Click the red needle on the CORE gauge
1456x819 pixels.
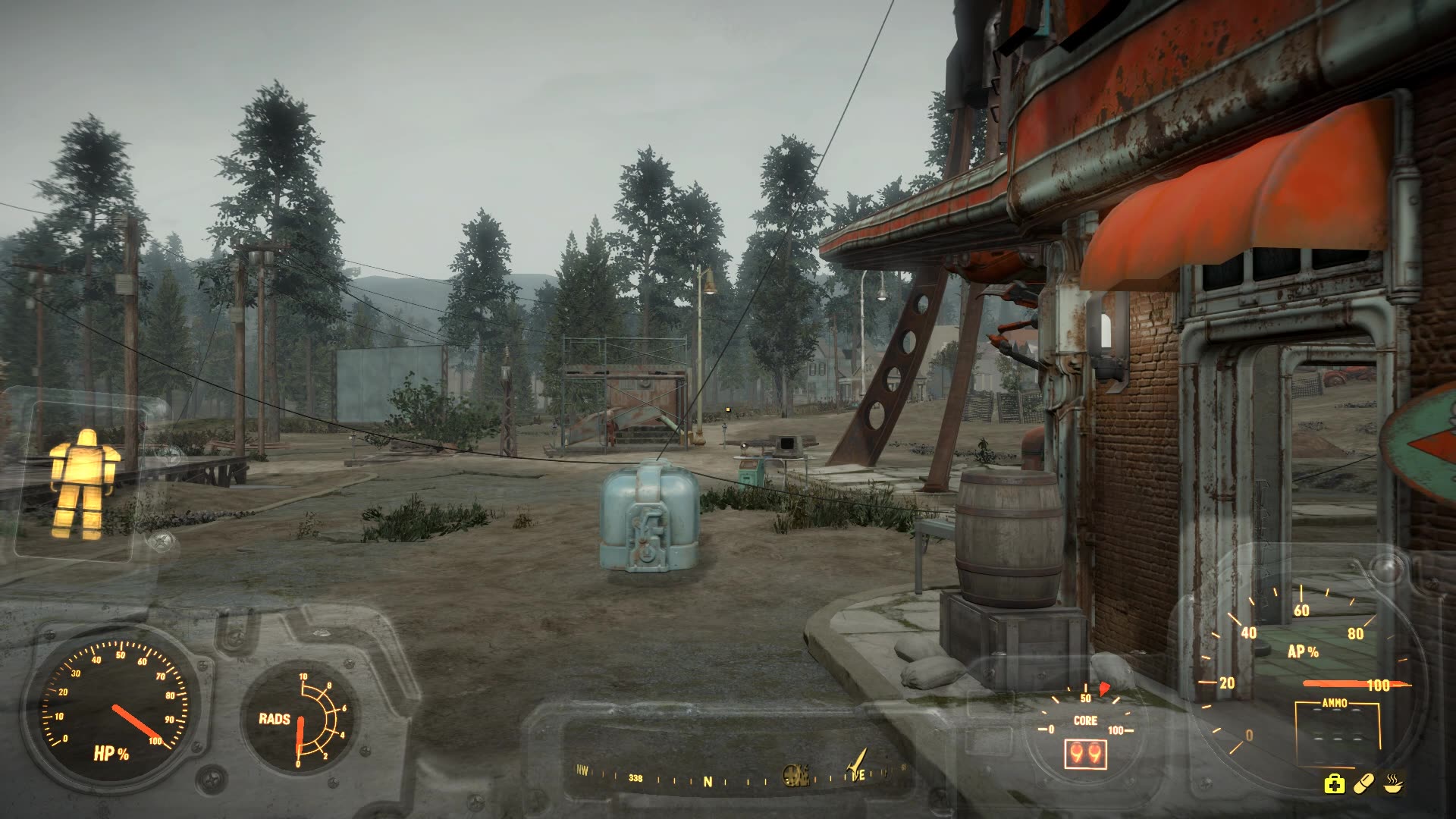tap(1103, 689)
